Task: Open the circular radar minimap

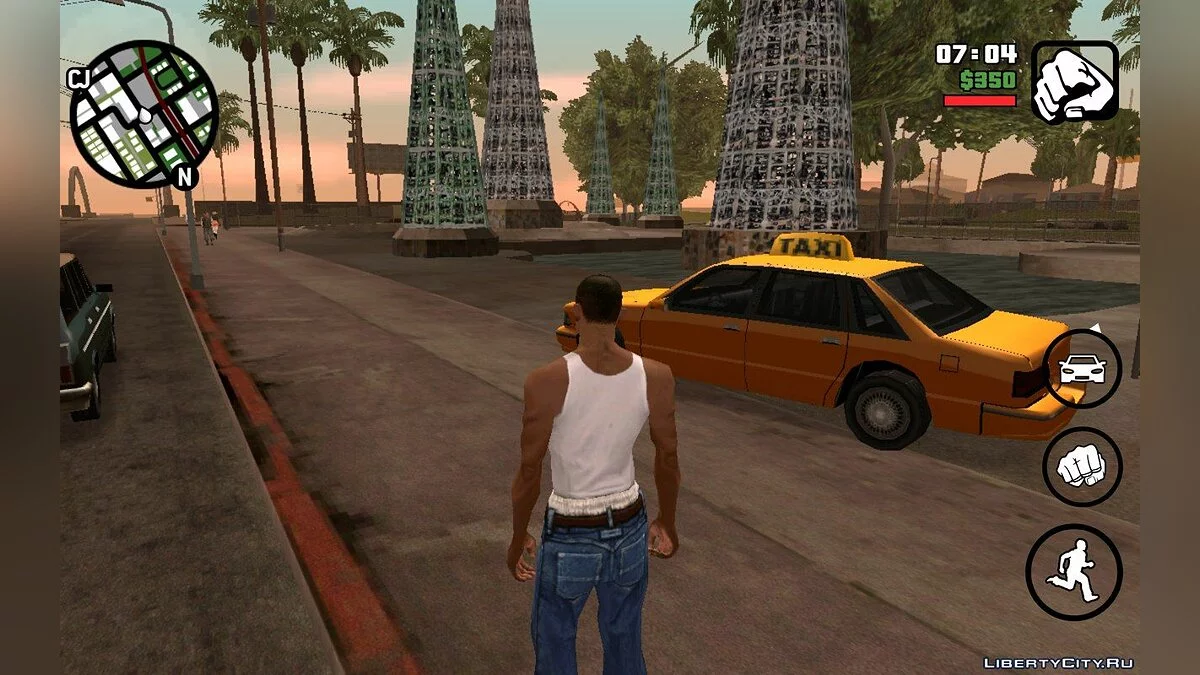Action: (x=143, y=114)
